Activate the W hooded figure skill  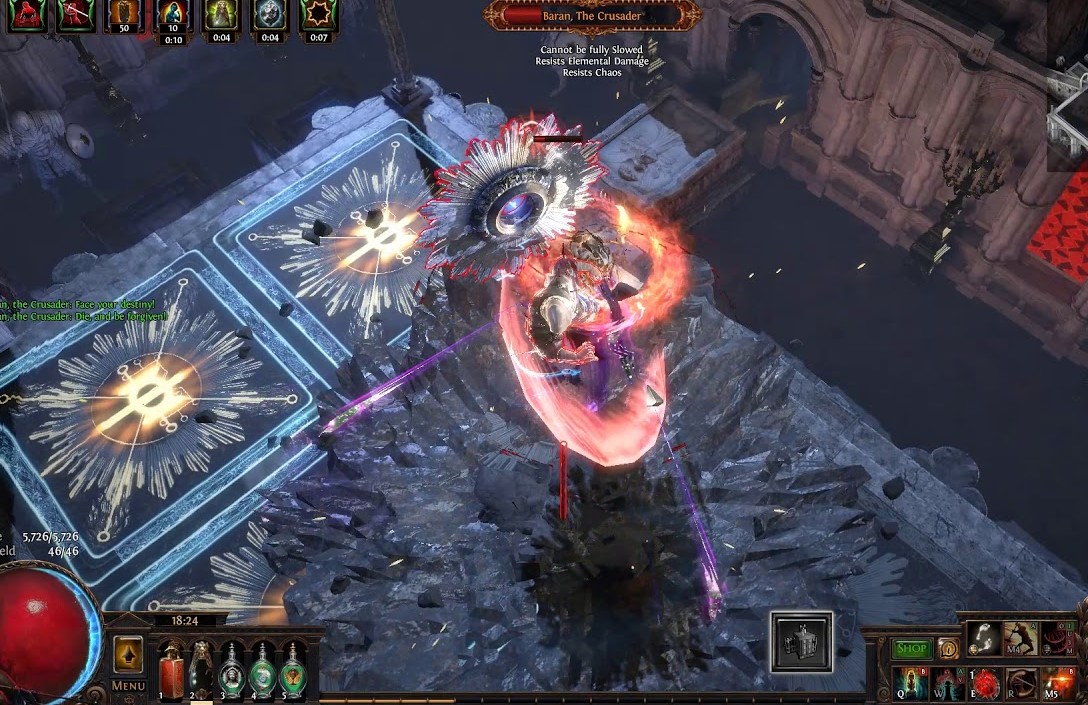pyautogui.click(x=948, y=684)
